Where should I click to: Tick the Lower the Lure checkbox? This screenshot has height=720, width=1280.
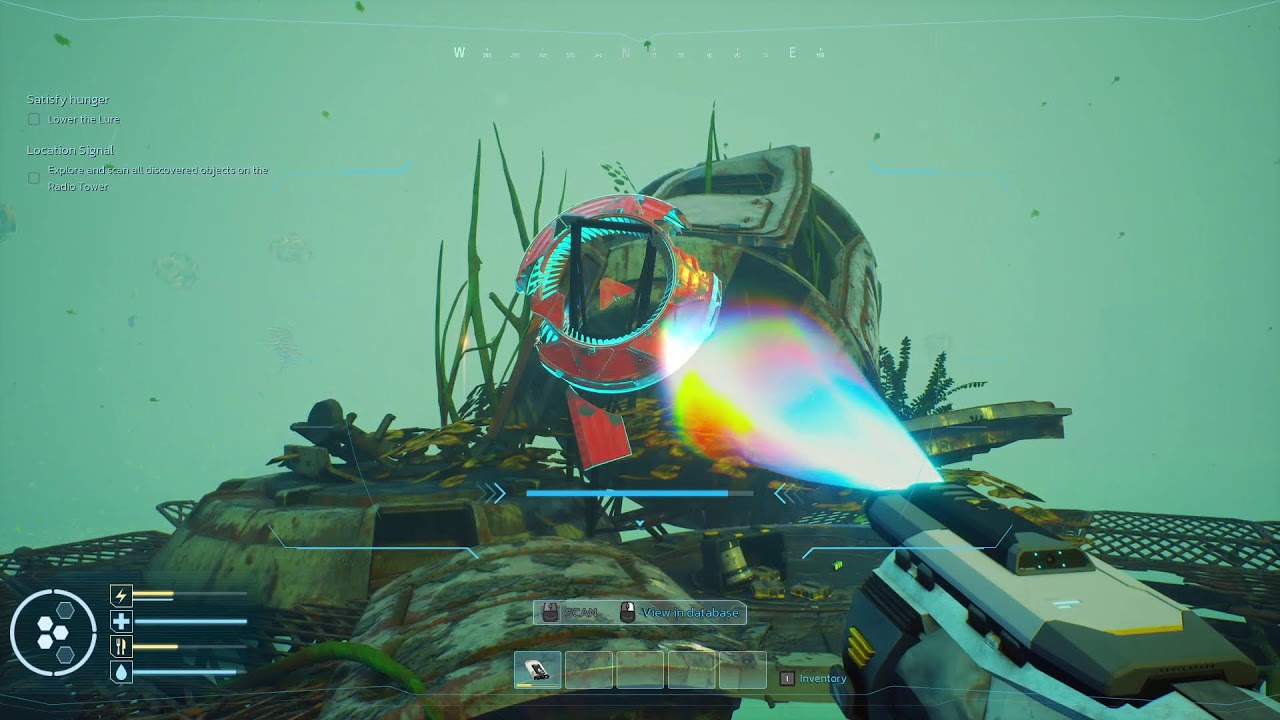[34, 120]
